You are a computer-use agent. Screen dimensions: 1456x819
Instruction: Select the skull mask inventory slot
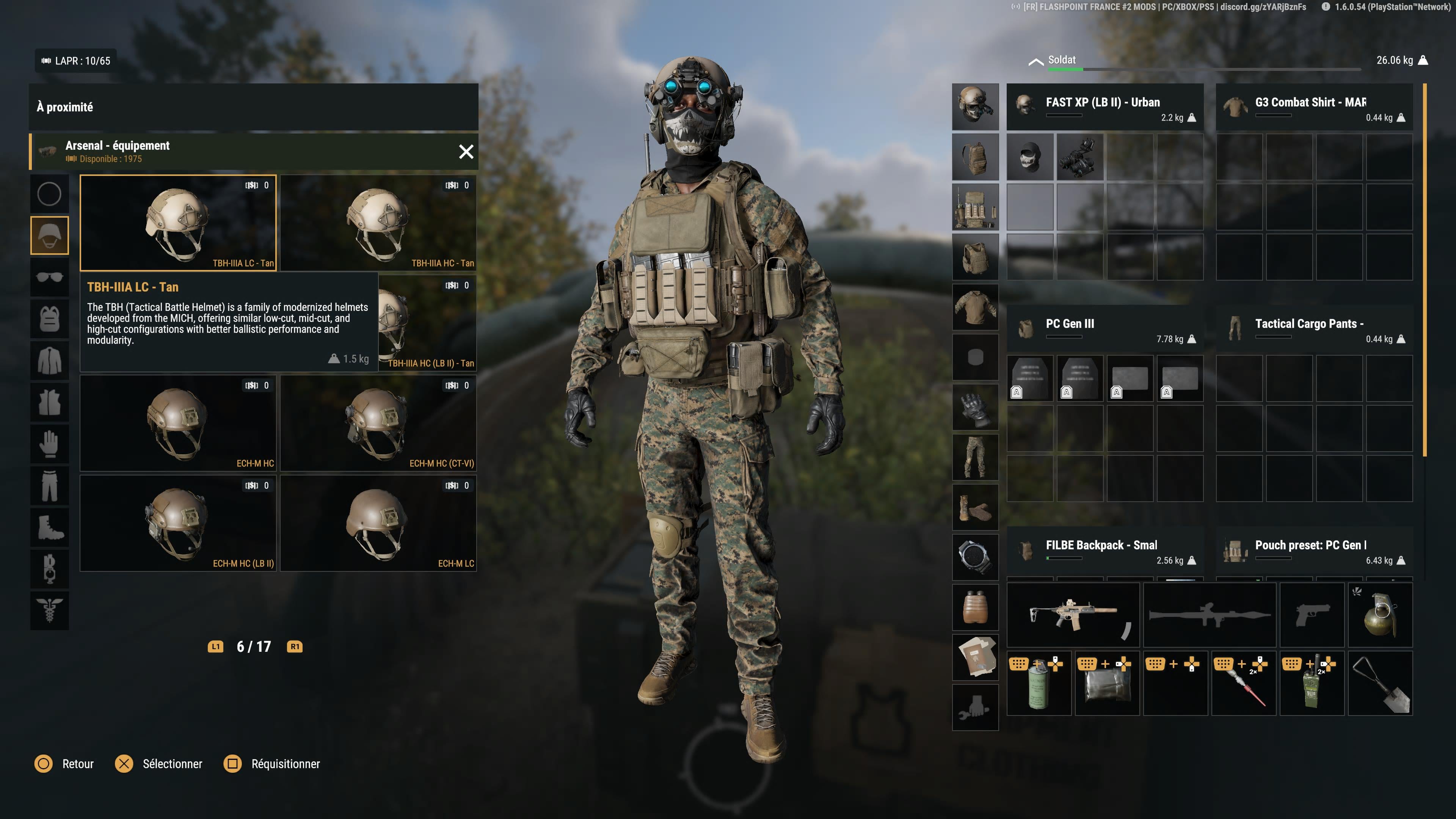click(1030, 157)
